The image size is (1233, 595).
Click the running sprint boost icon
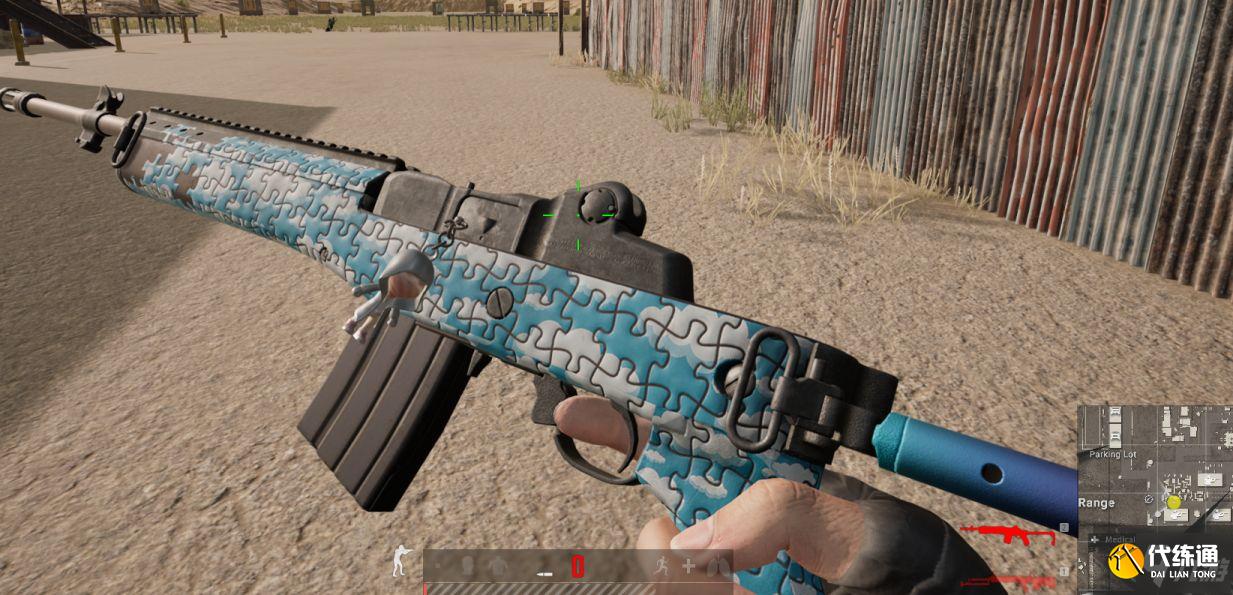pyautogui.click(x=660, y=566)
